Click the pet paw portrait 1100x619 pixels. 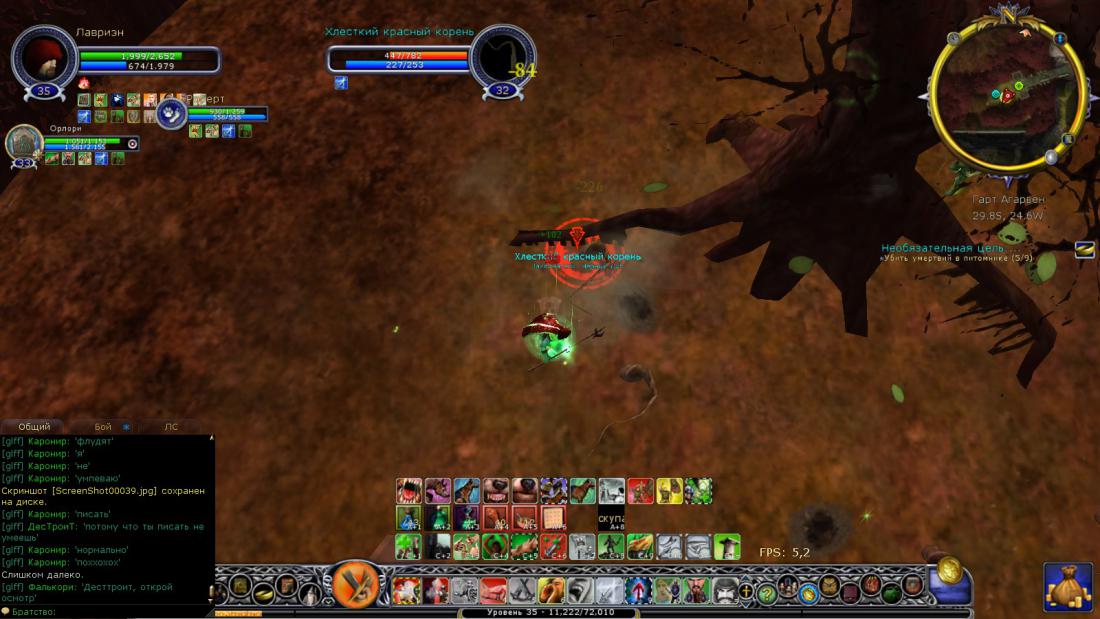tap(172, 113)
